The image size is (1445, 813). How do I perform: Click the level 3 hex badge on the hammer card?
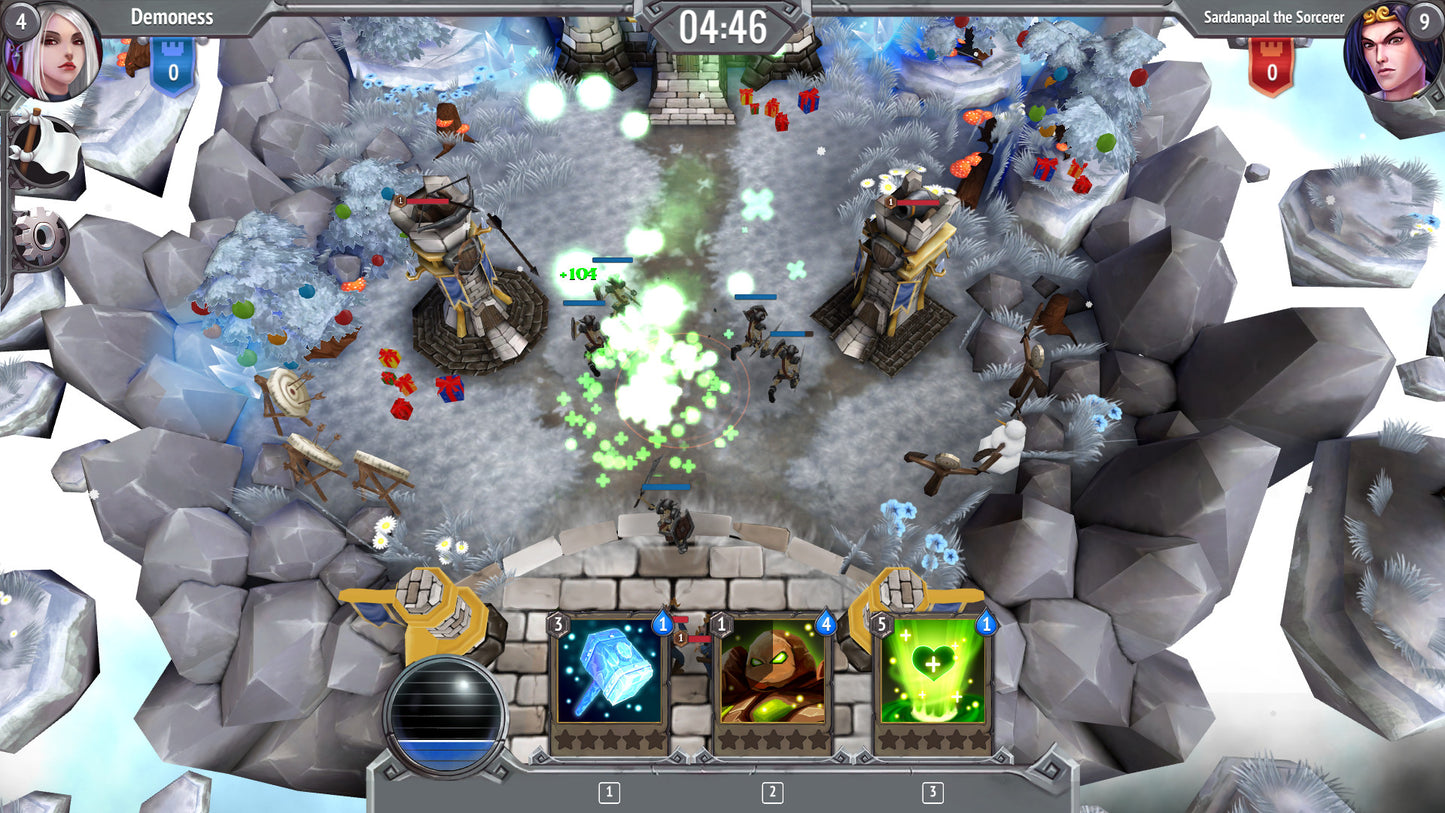(556, 622)
